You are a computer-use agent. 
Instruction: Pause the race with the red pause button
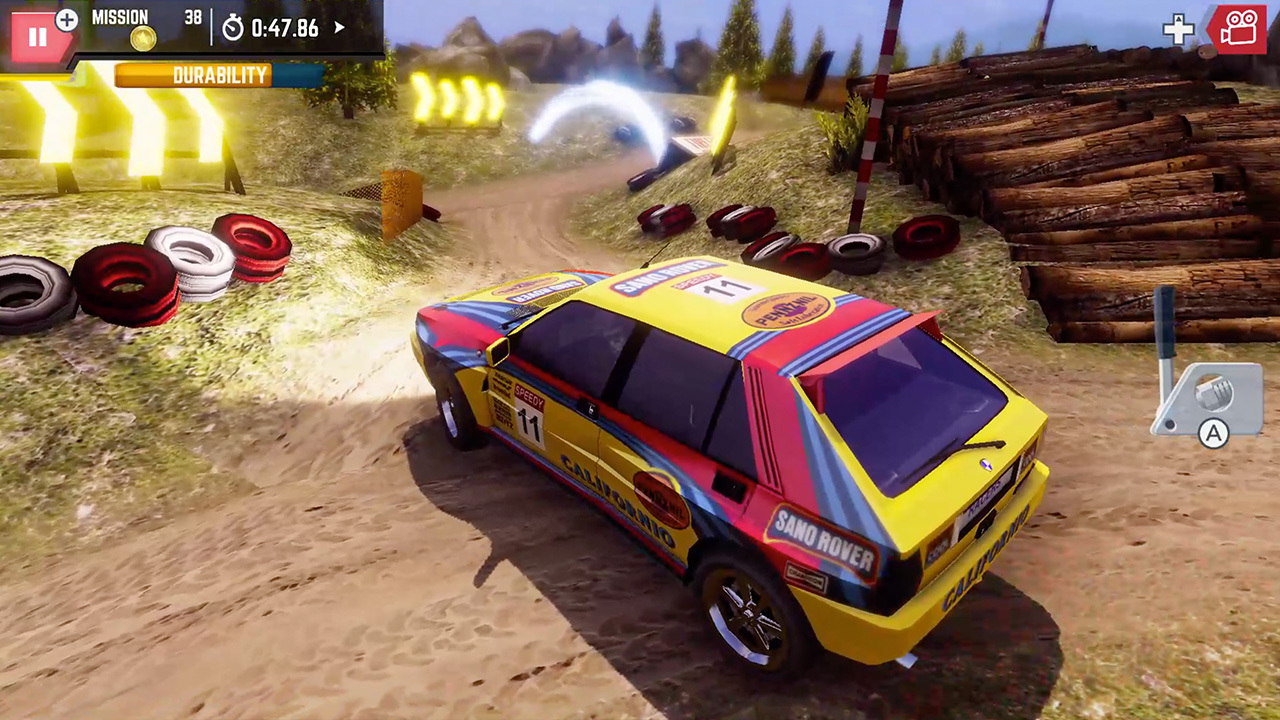tap(36, 37)
